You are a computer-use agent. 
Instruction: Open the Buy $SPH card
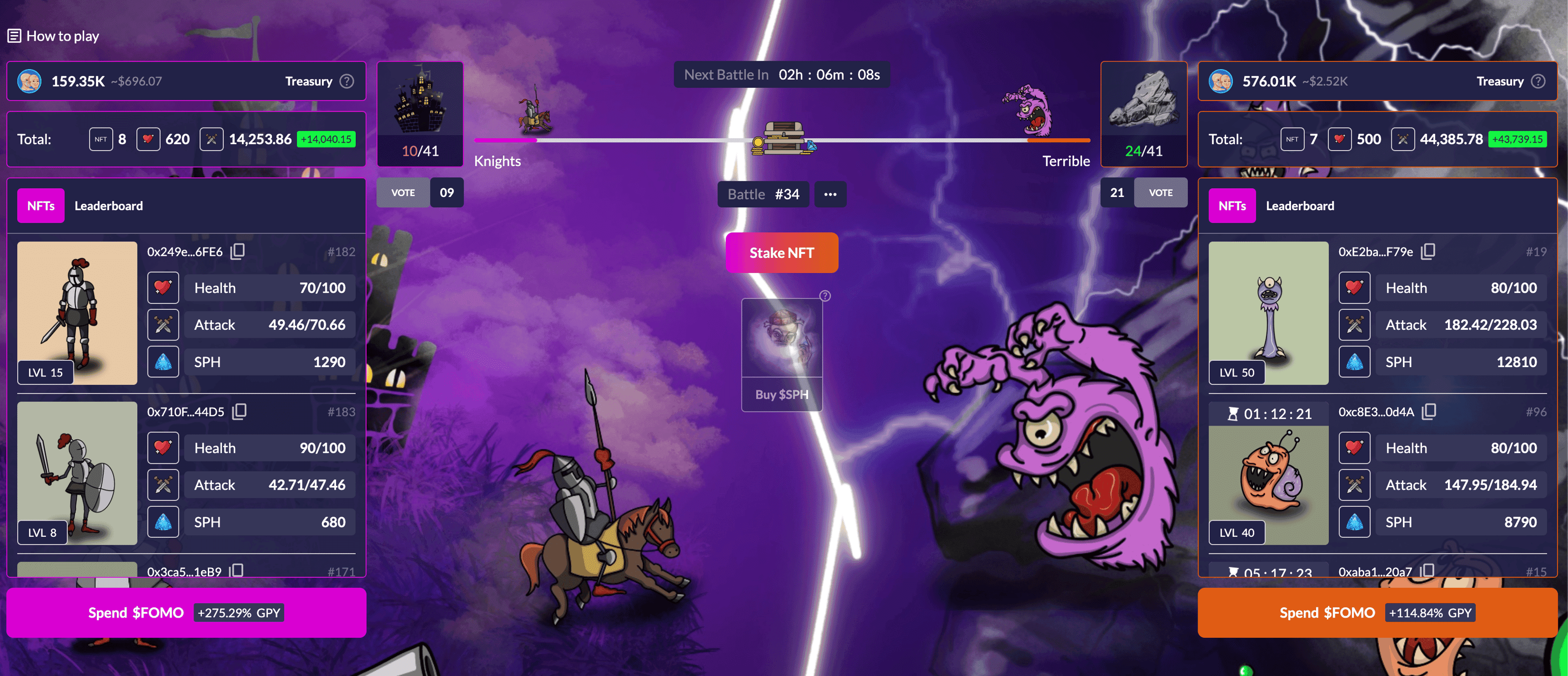coord(782,354)
